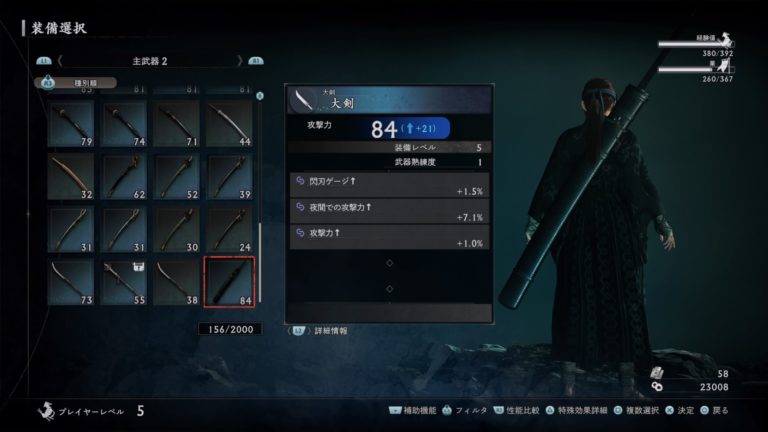Pick the weapon slot showing 39

[x=229, y=177]
